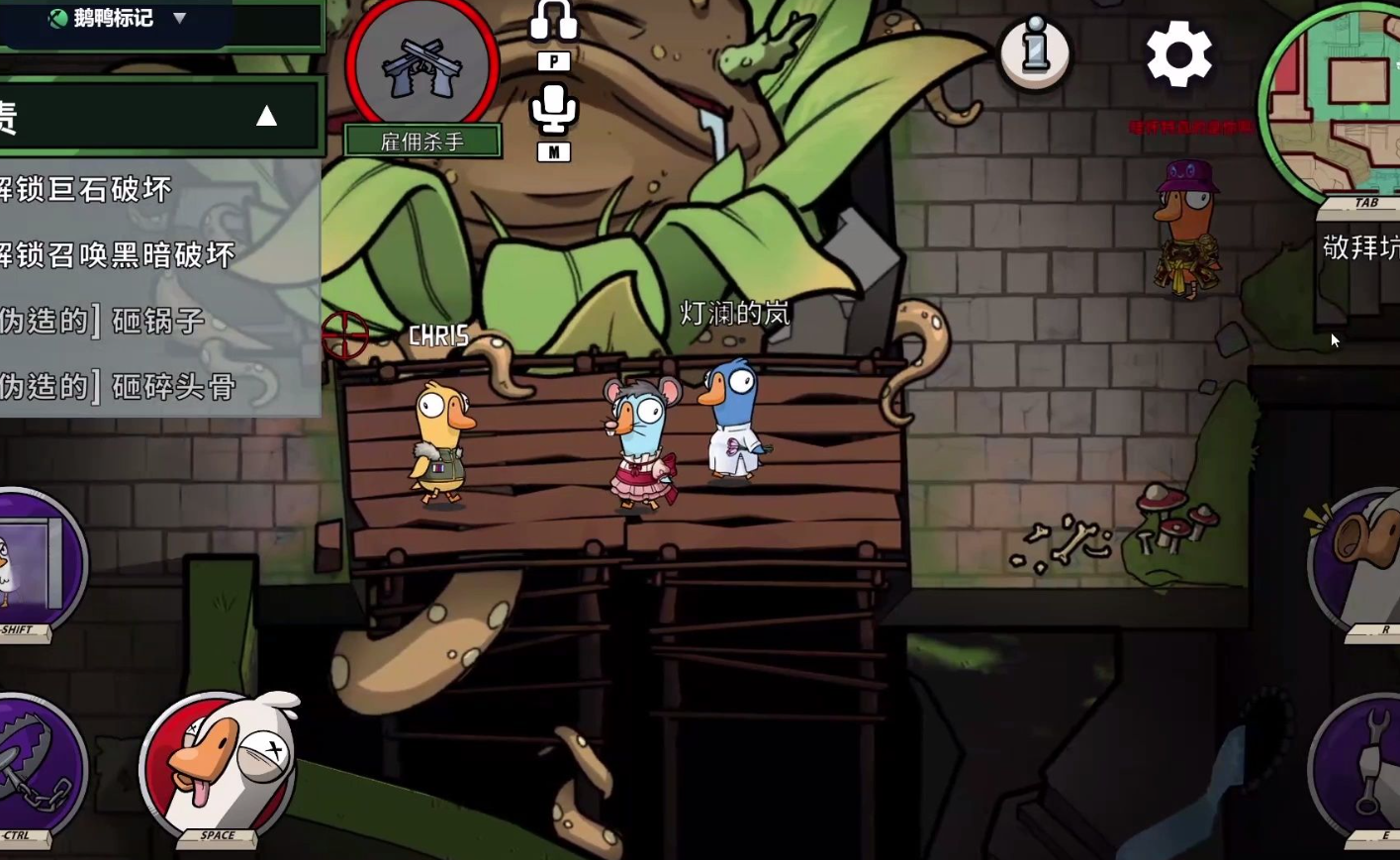
Task: Toggle the microphone icon
Action: [553, 109]
